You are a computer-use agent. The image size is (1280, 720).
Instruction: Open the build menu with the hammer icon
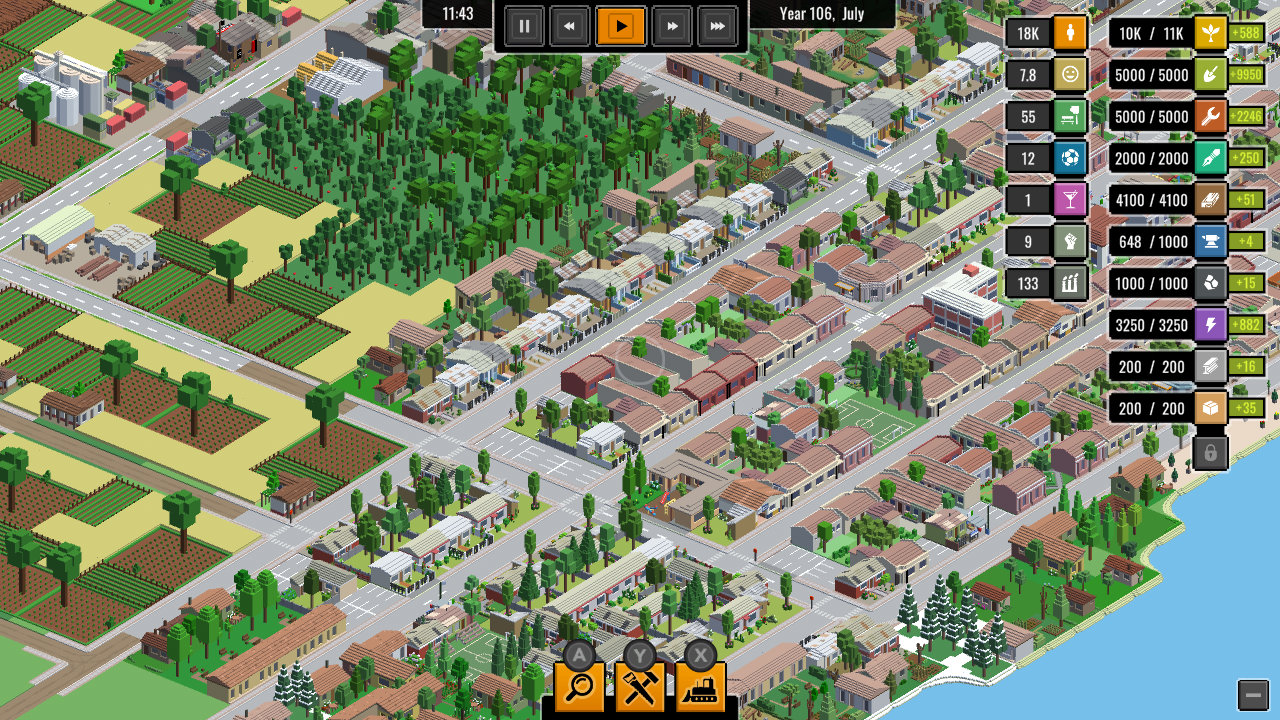[641, 688]
